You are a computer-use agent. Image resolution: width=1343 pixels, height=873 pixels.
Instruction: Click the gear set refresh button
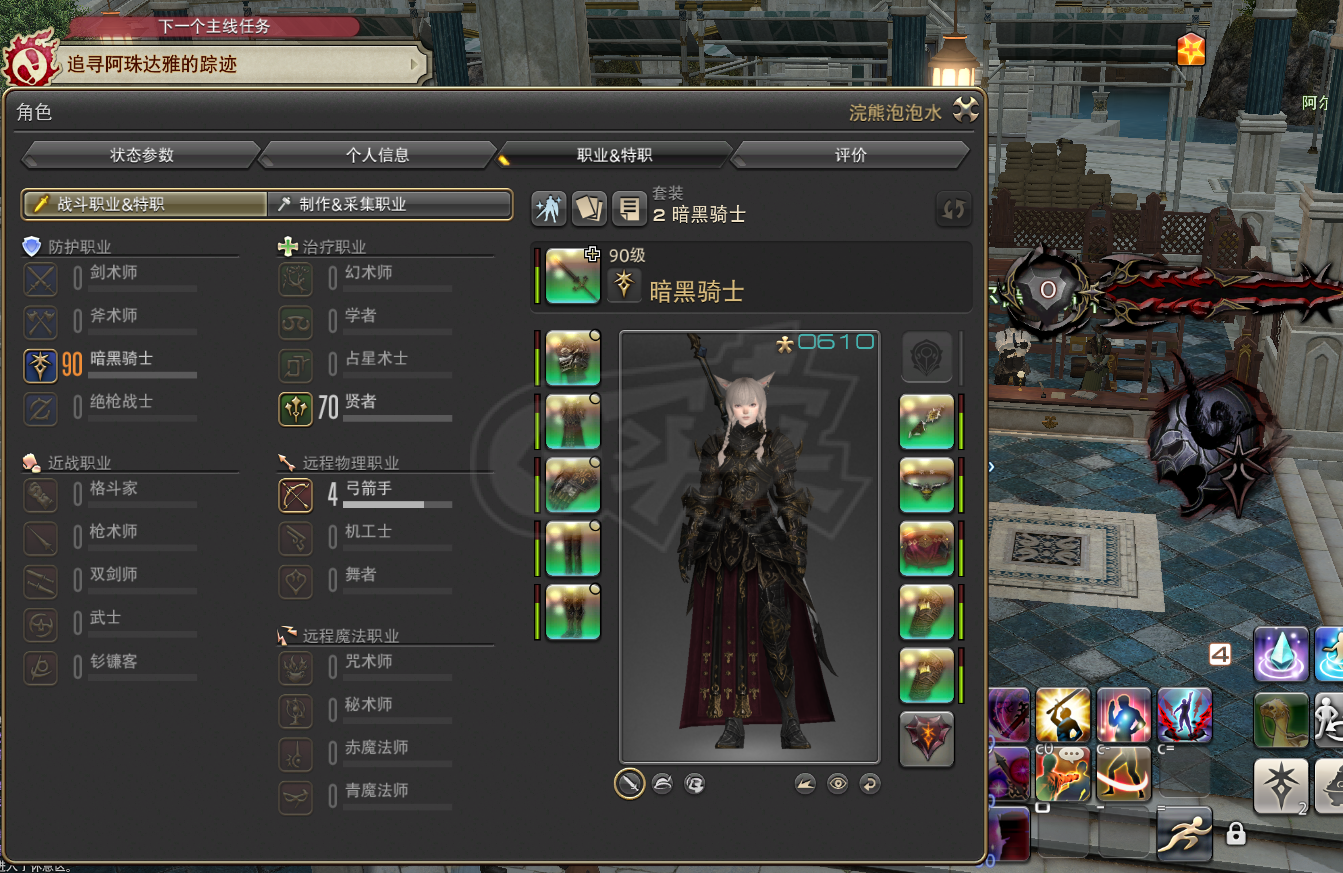(x=953, y=209)
